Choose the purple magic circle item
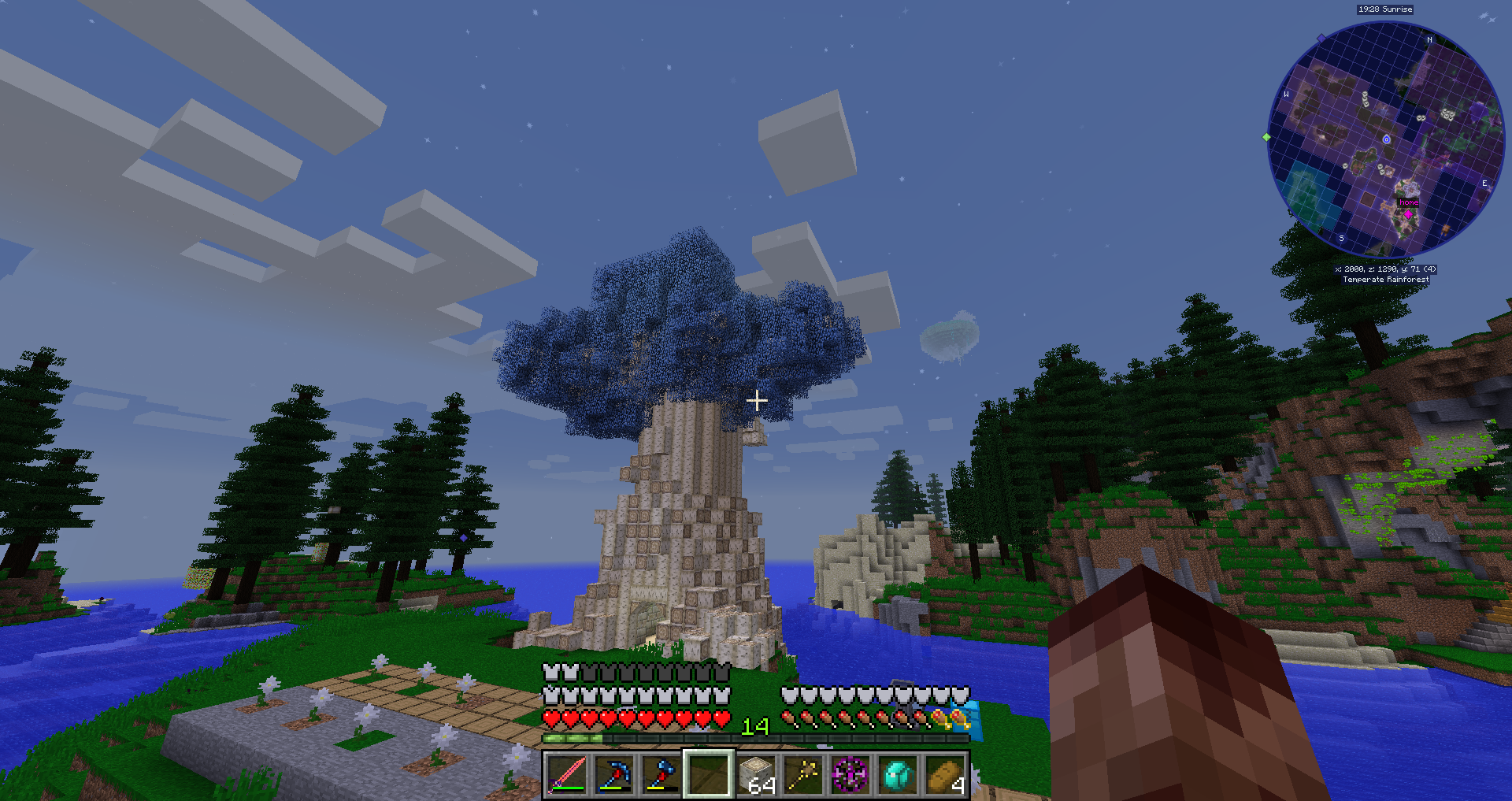Image resolution: width=1512 pixels, height=801 pixels. pyautogui.click(x=850, y=775)
